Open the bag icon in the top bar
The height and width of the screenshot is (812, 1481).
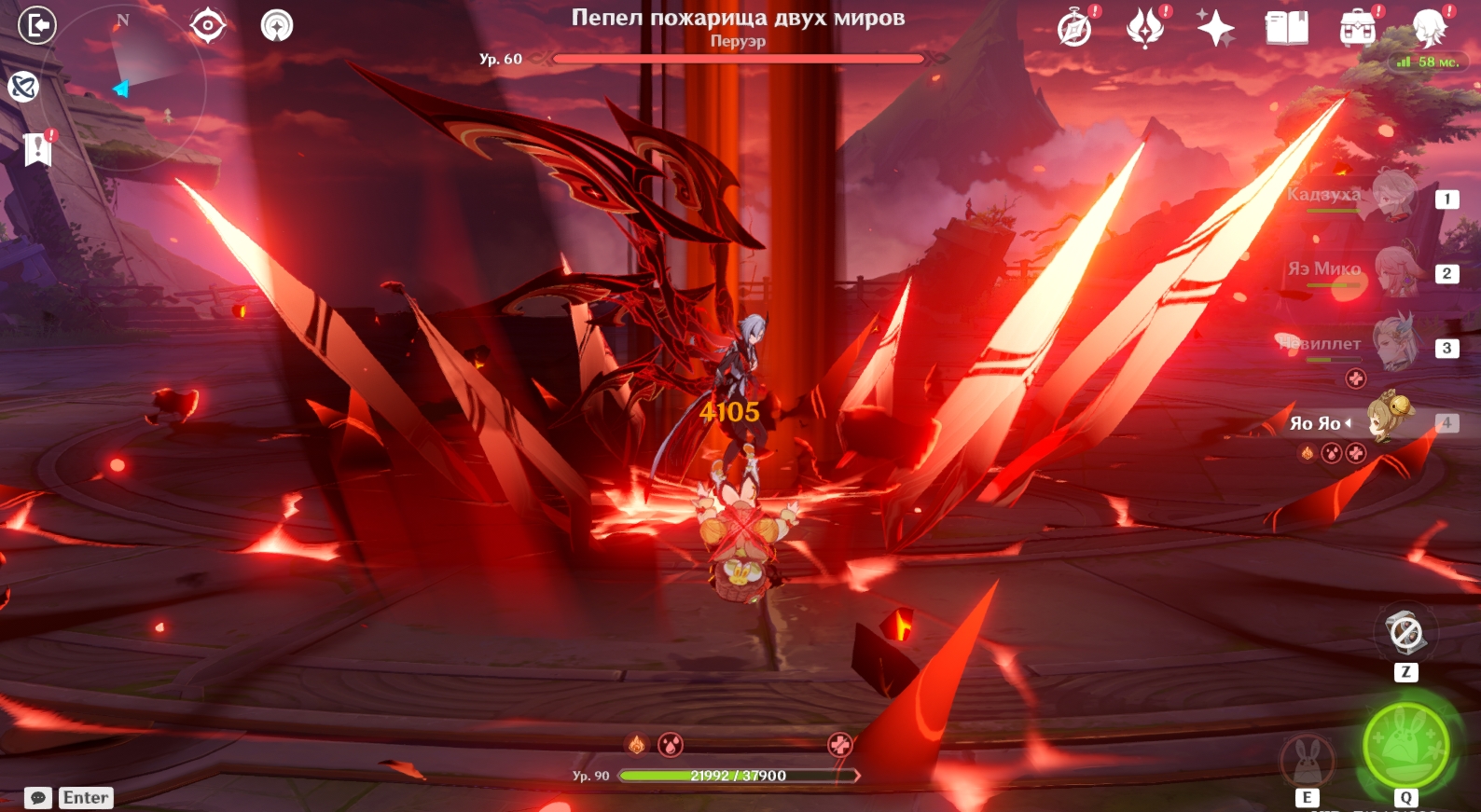tap(1357, 28)
